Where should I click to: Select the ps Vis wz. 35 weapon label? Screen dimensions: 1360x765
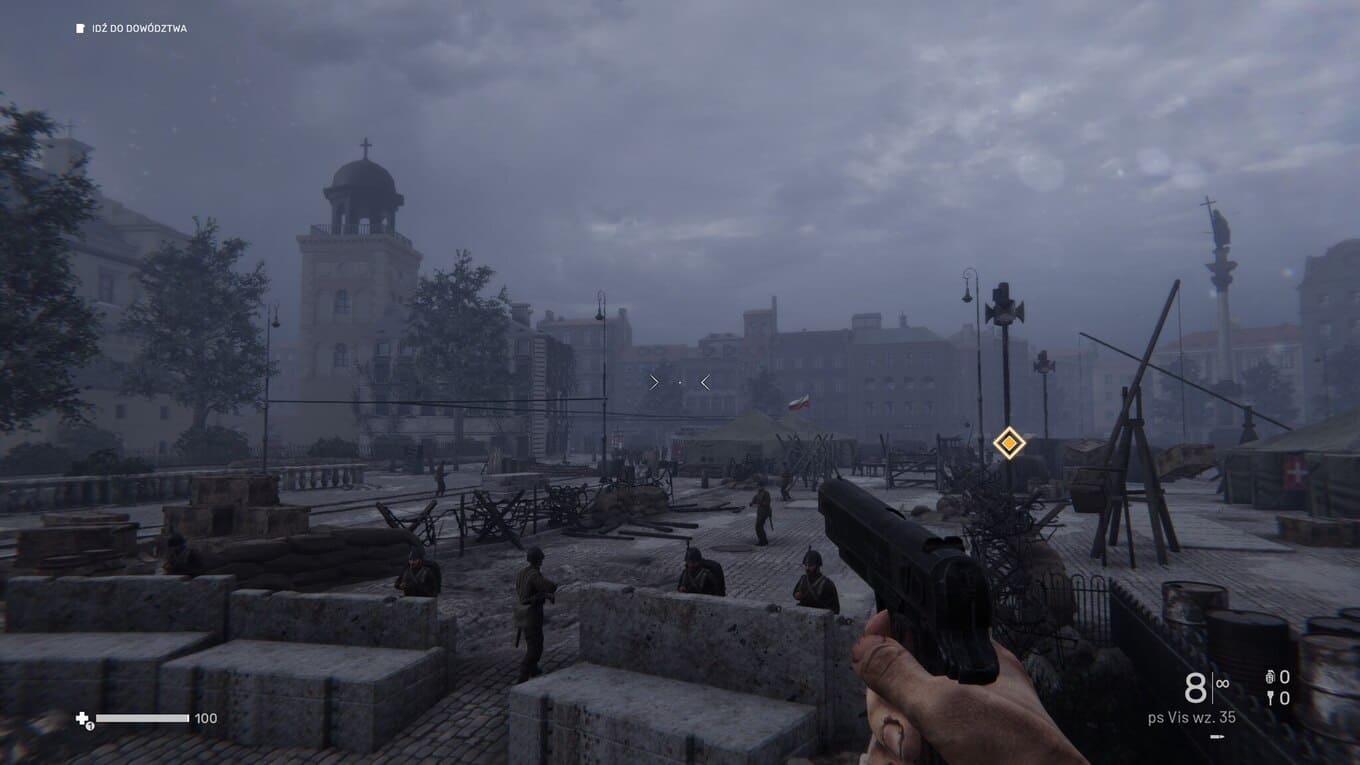pyautogui.click(x=1191, y=717)
